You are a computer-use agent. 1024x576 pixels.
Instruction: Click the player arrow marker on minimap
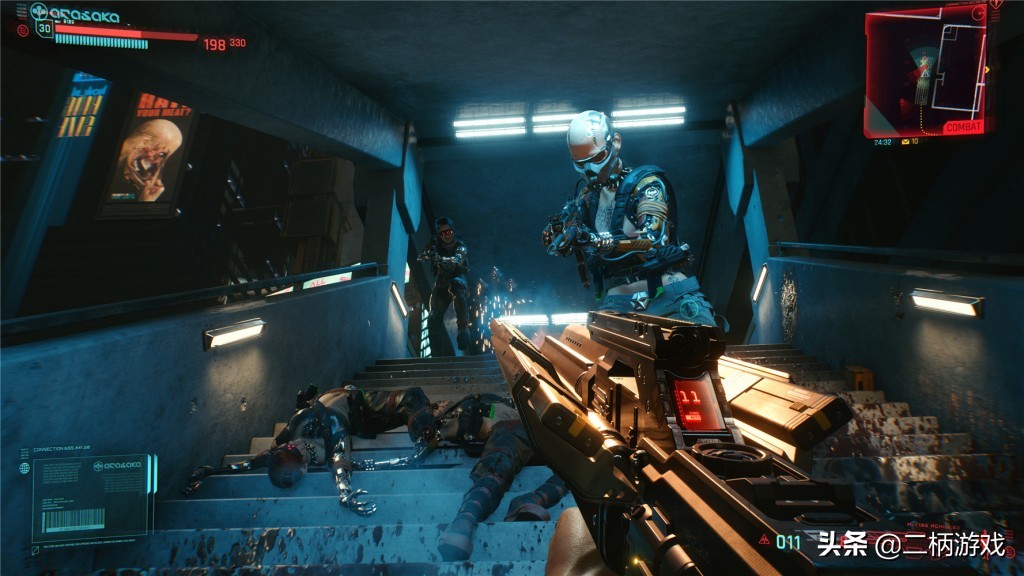(x=925, y=72)
